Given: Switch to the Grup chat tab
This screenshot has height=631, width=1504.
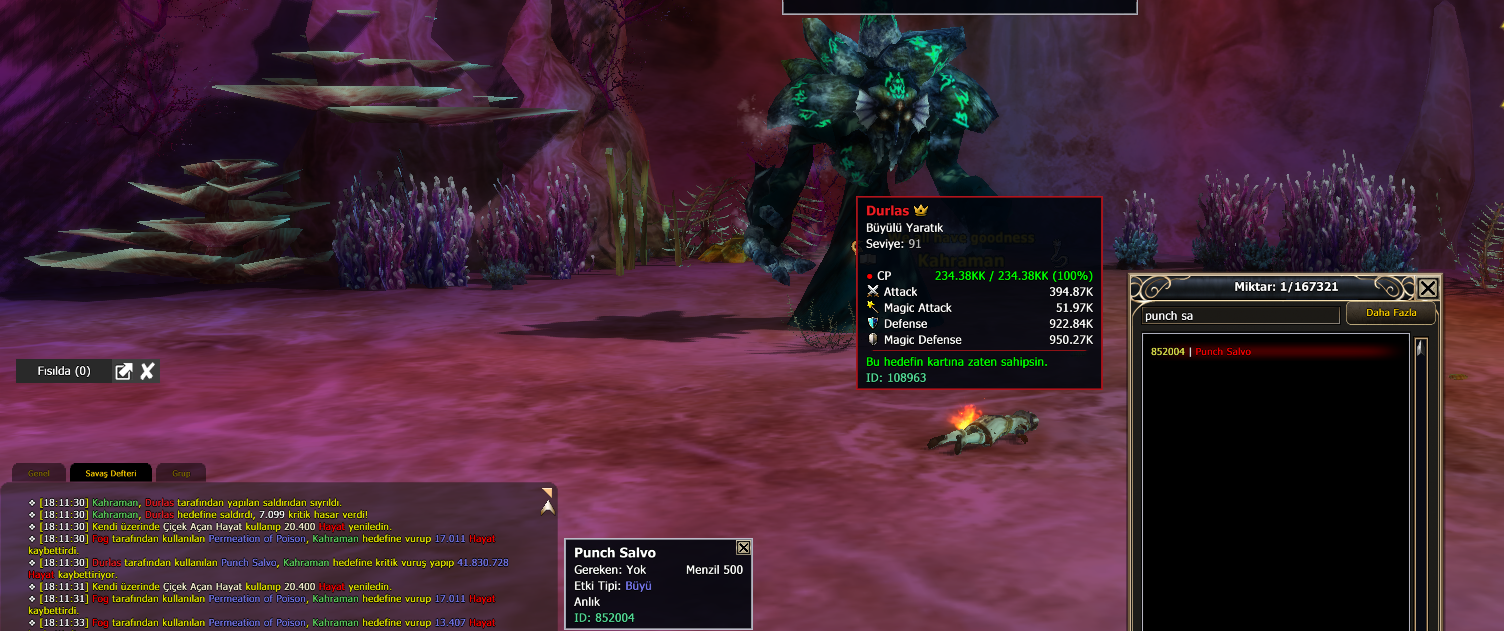Looking at the screenshot, I should tap(181, 473).
